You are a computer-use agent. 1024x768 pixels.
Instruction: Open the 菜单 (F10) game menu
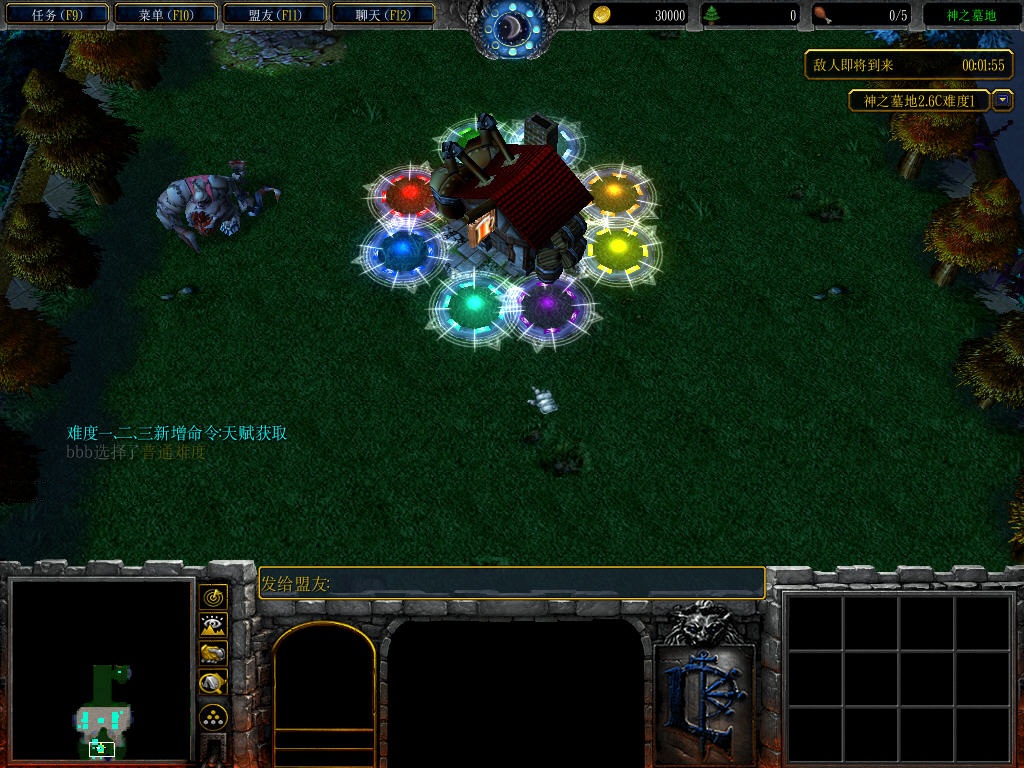point(165,15)
